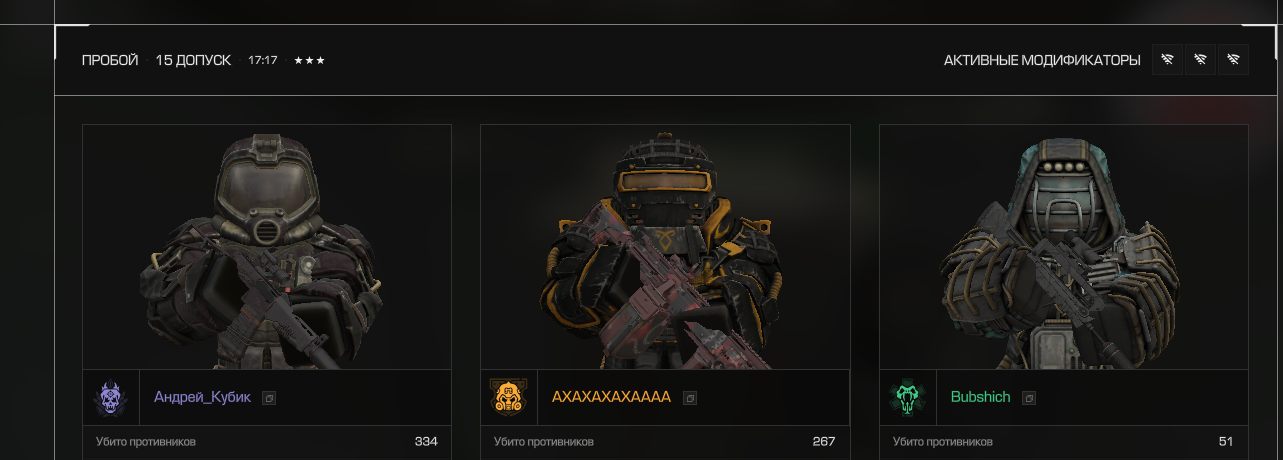Open the АХАХАХАХАААА character portrait
The image size is (1283, 460).
[x=665, y=247]
